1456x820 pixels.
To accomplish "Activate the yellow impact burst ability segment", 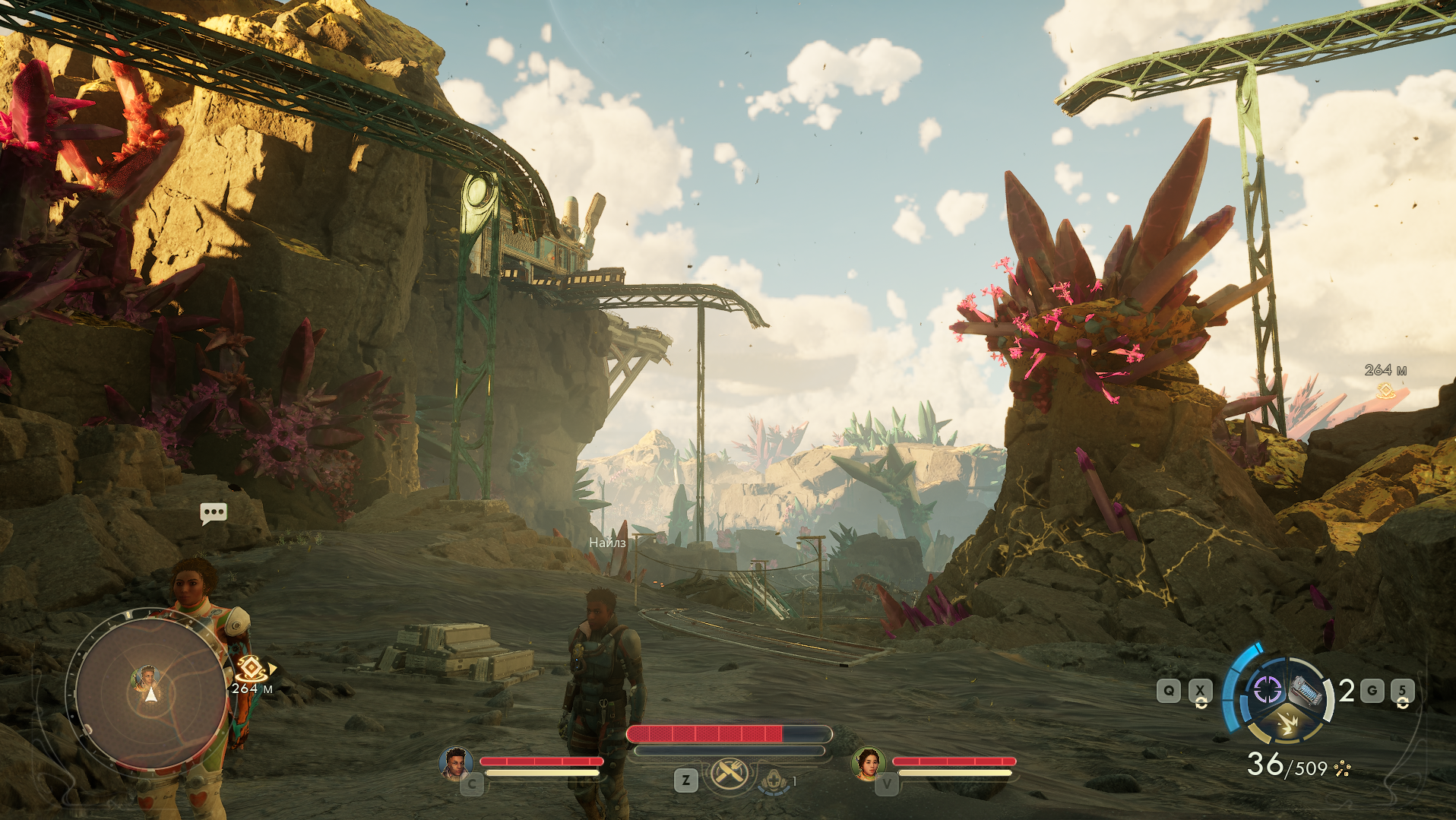I will pyautogui.click(x=1287, y=723).
